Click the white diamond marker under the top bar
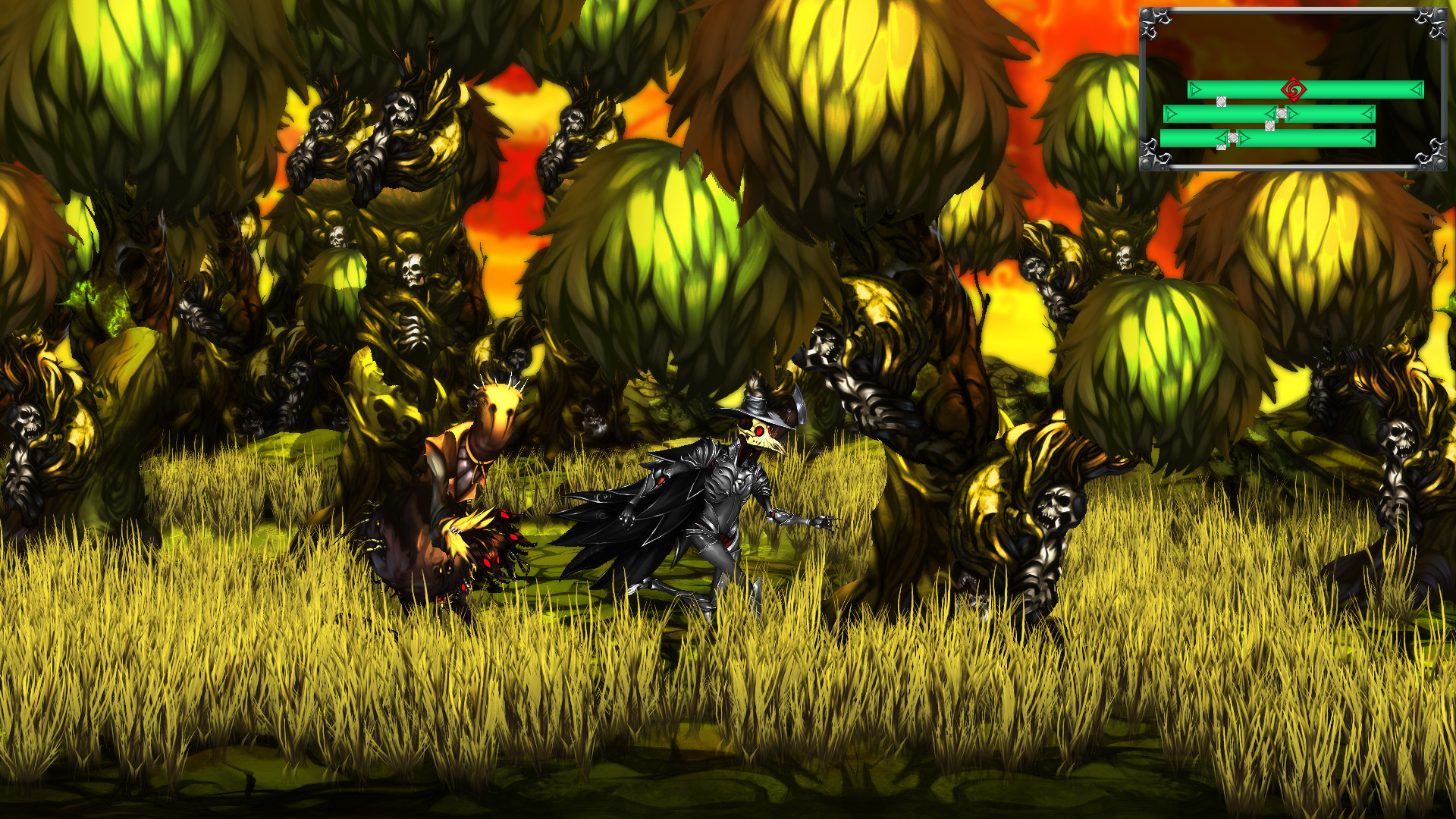Viewport: 1456px width, 819px height. pyautogui.click(x=1221, y=102)
